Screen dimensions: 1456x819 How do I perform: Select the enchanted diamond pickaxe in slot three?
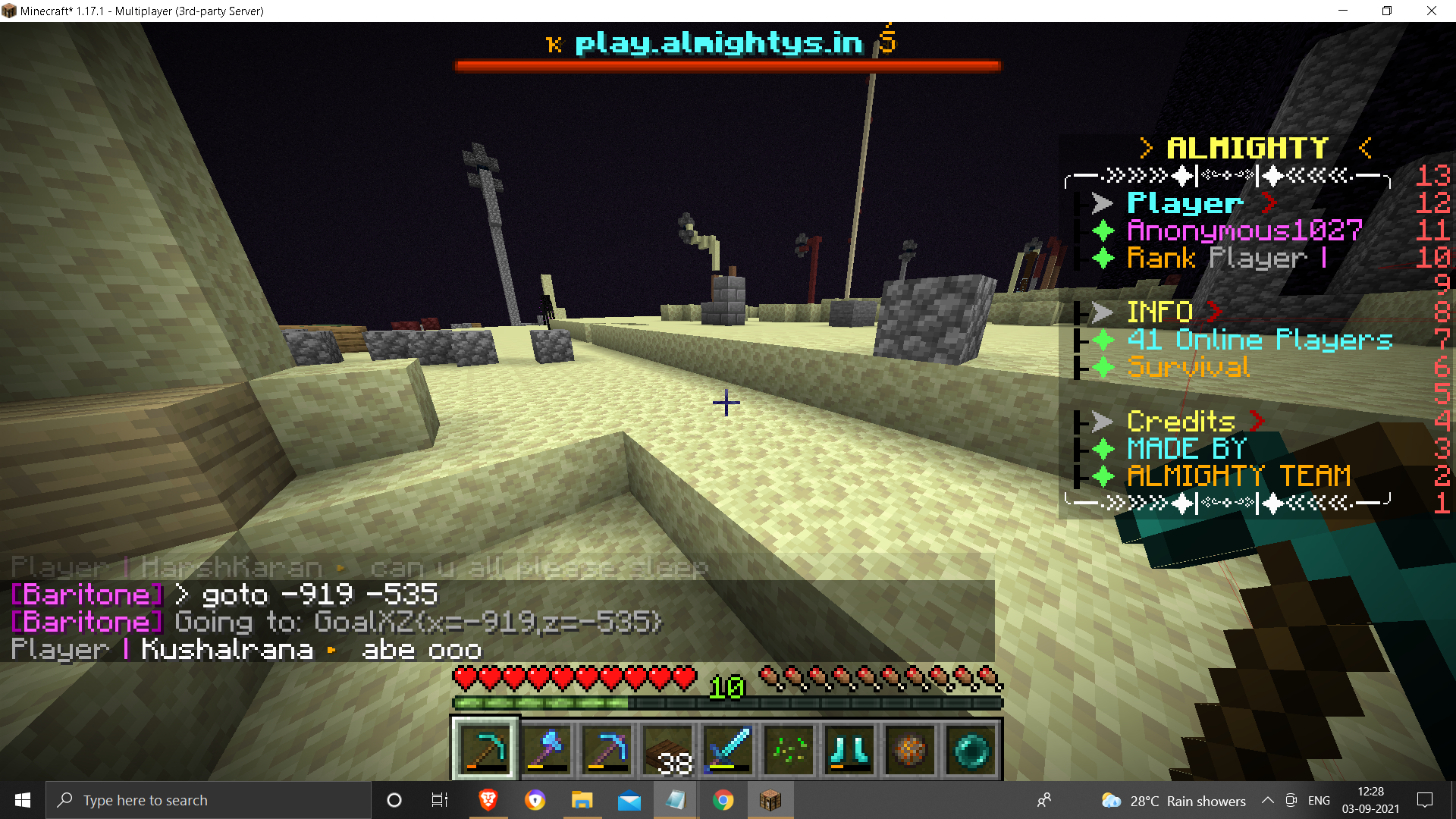pyautogui.click(x=607, y=751)
